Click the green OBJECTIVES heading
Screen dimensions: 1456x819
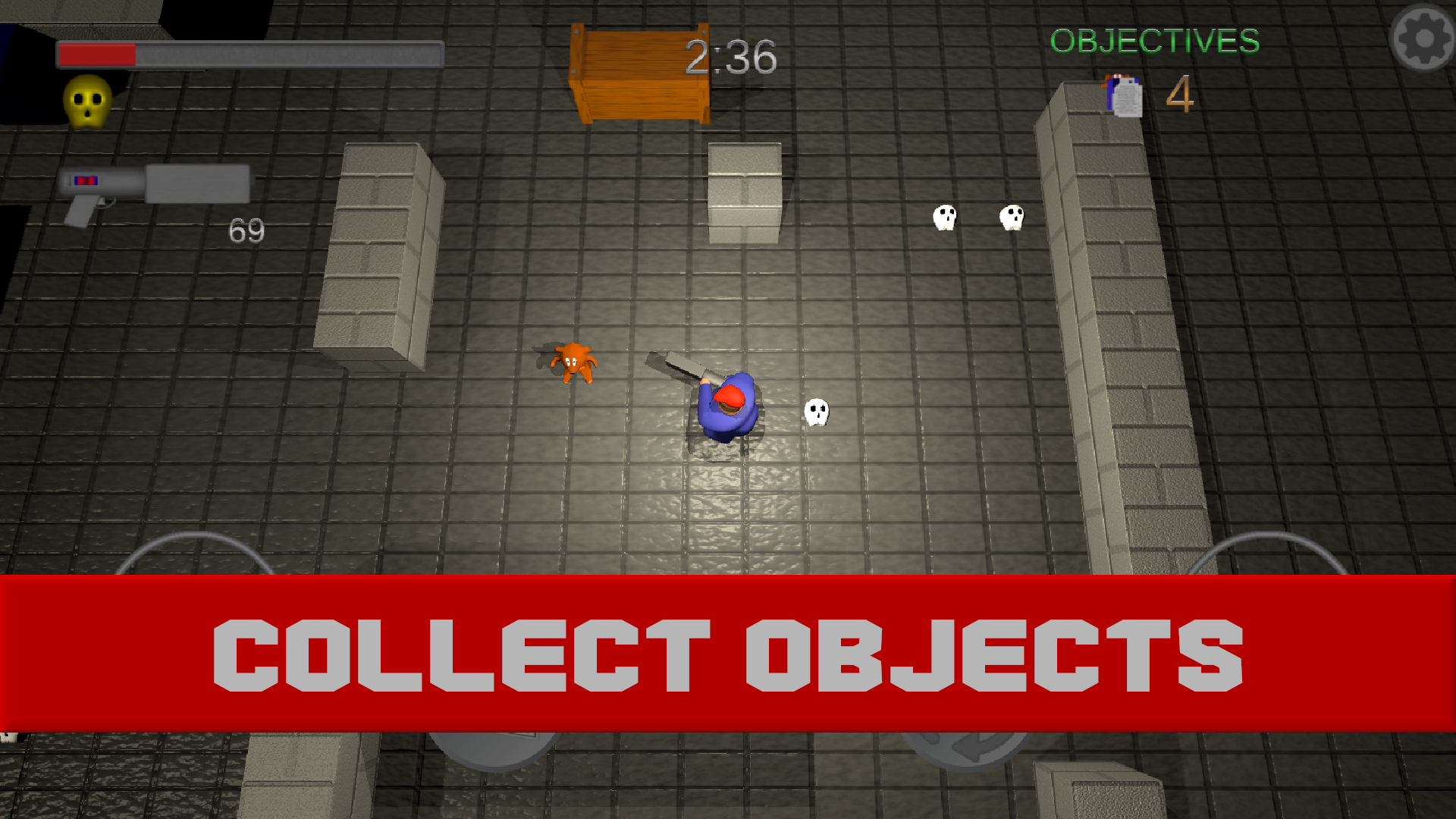click(1154, 42)
